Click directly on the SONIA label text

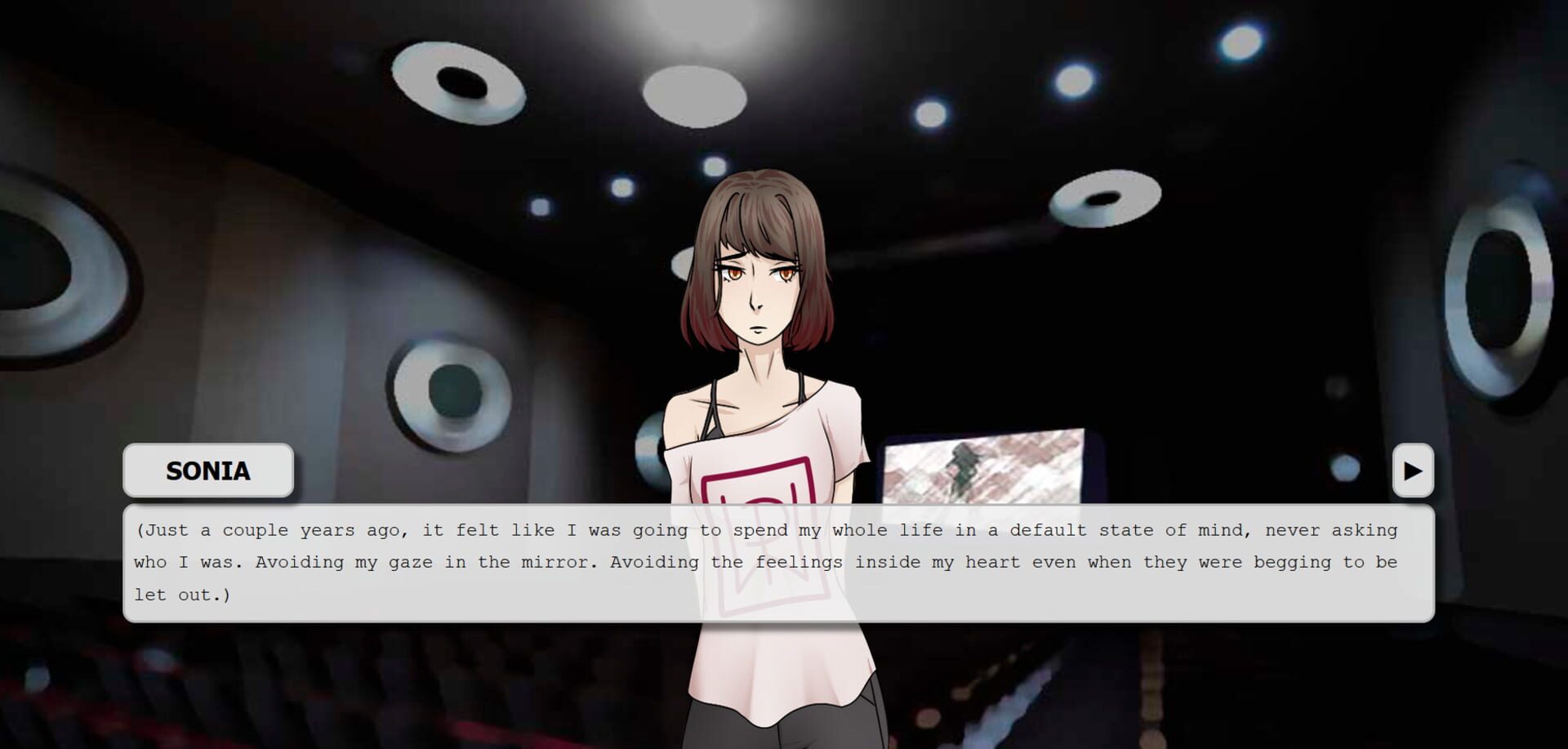[x=207, y=470]
